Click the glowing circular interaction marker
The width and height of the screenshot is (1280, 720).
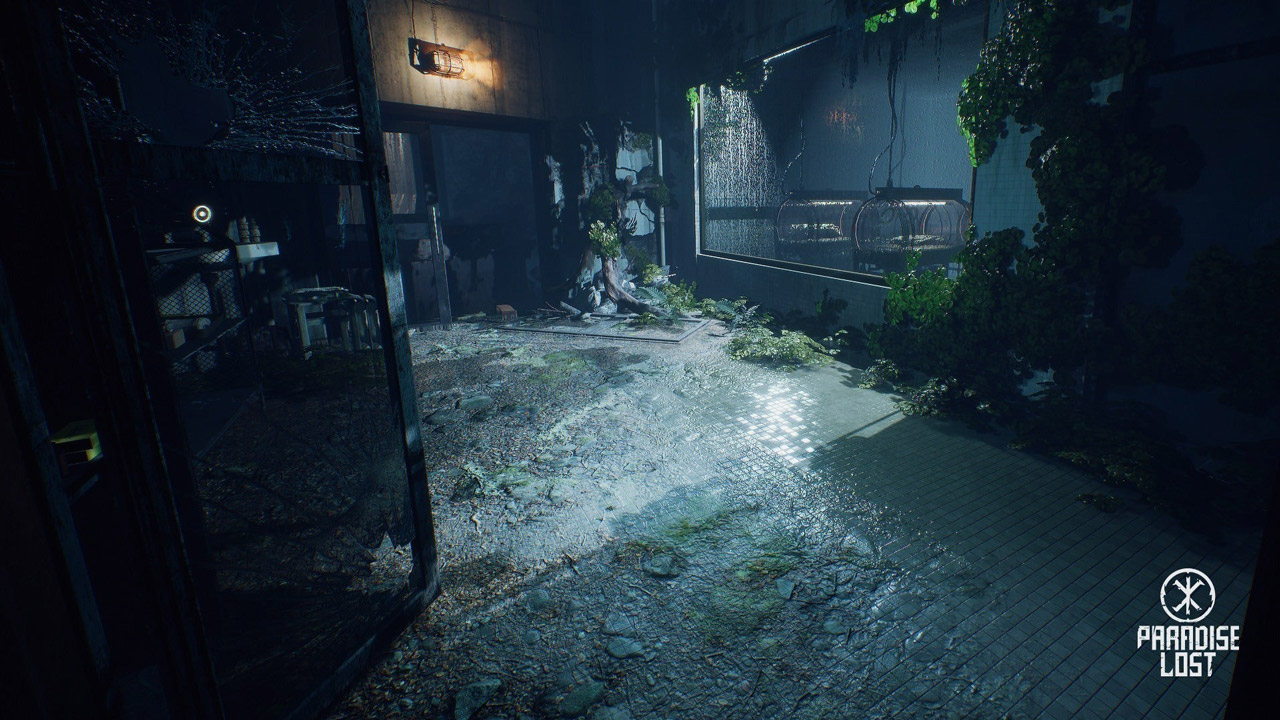point(202,213)
